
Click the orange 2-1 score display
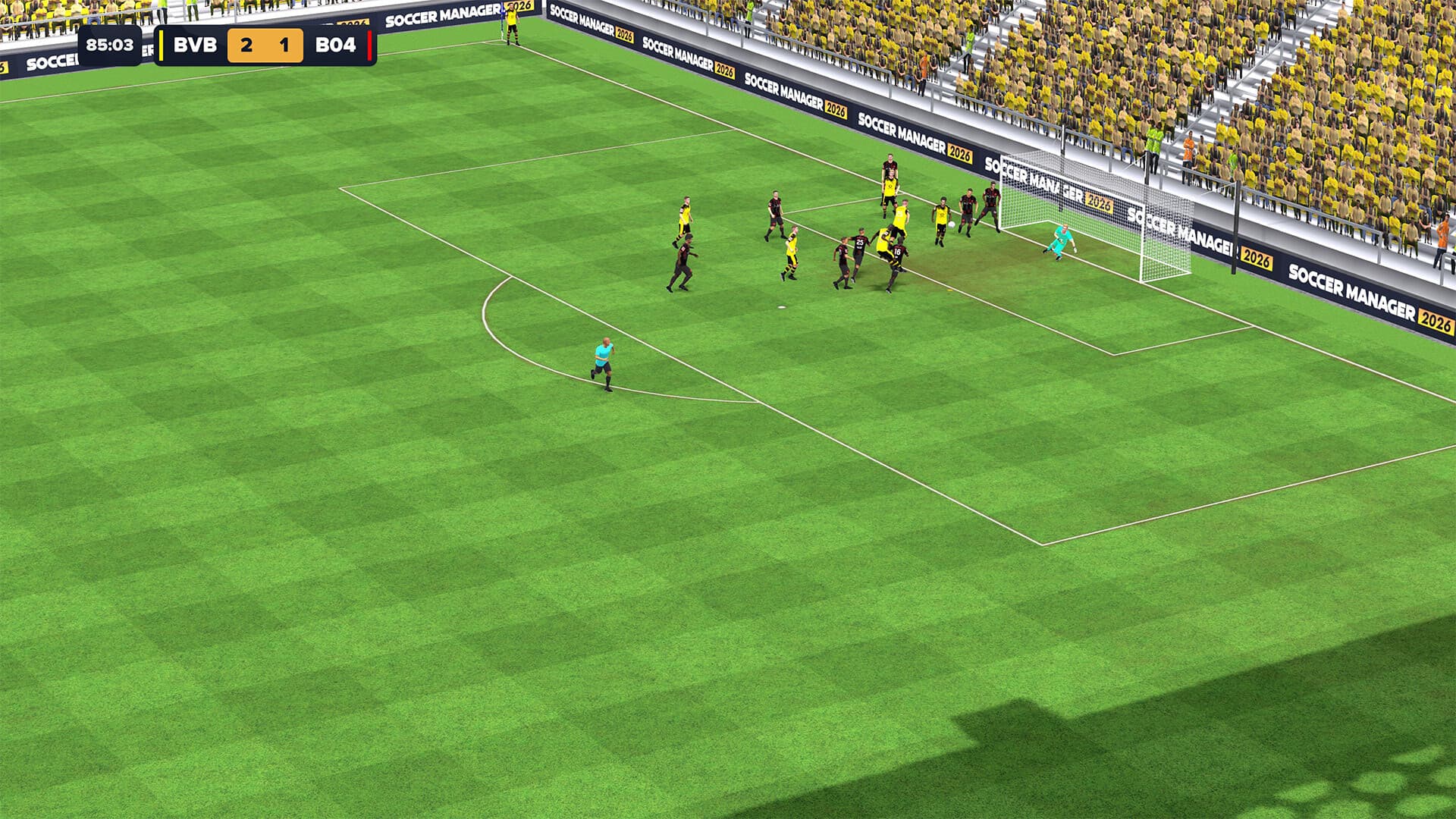point(265,45)
